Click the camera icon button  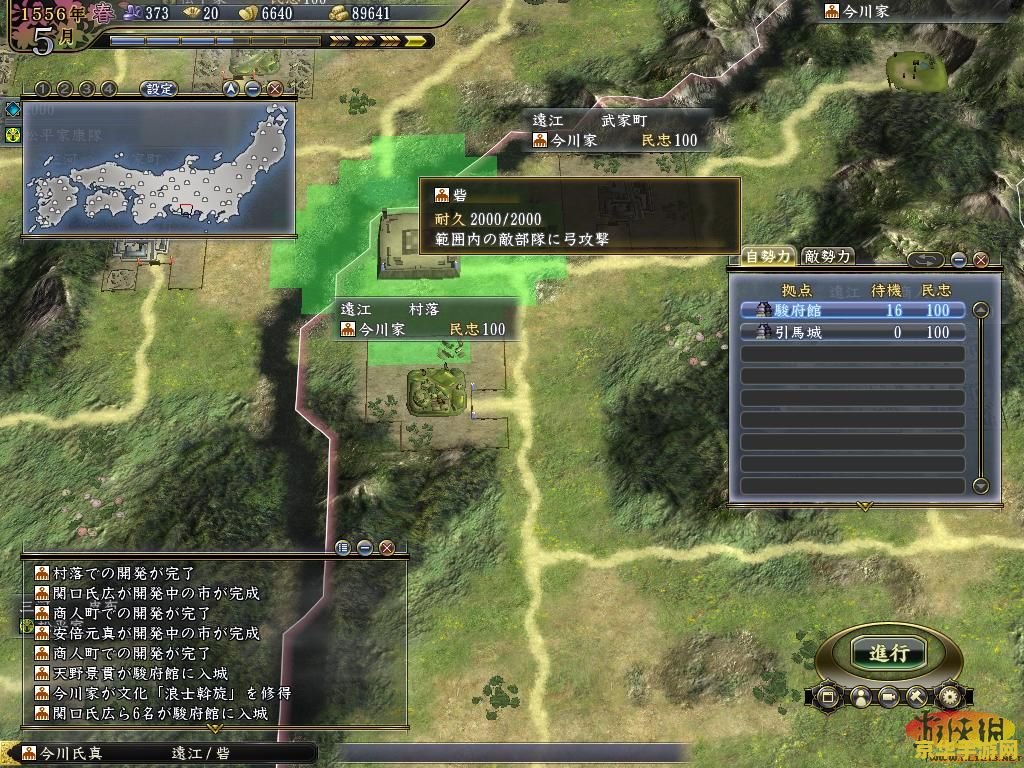pyautogui.click(x=888, y=695)
